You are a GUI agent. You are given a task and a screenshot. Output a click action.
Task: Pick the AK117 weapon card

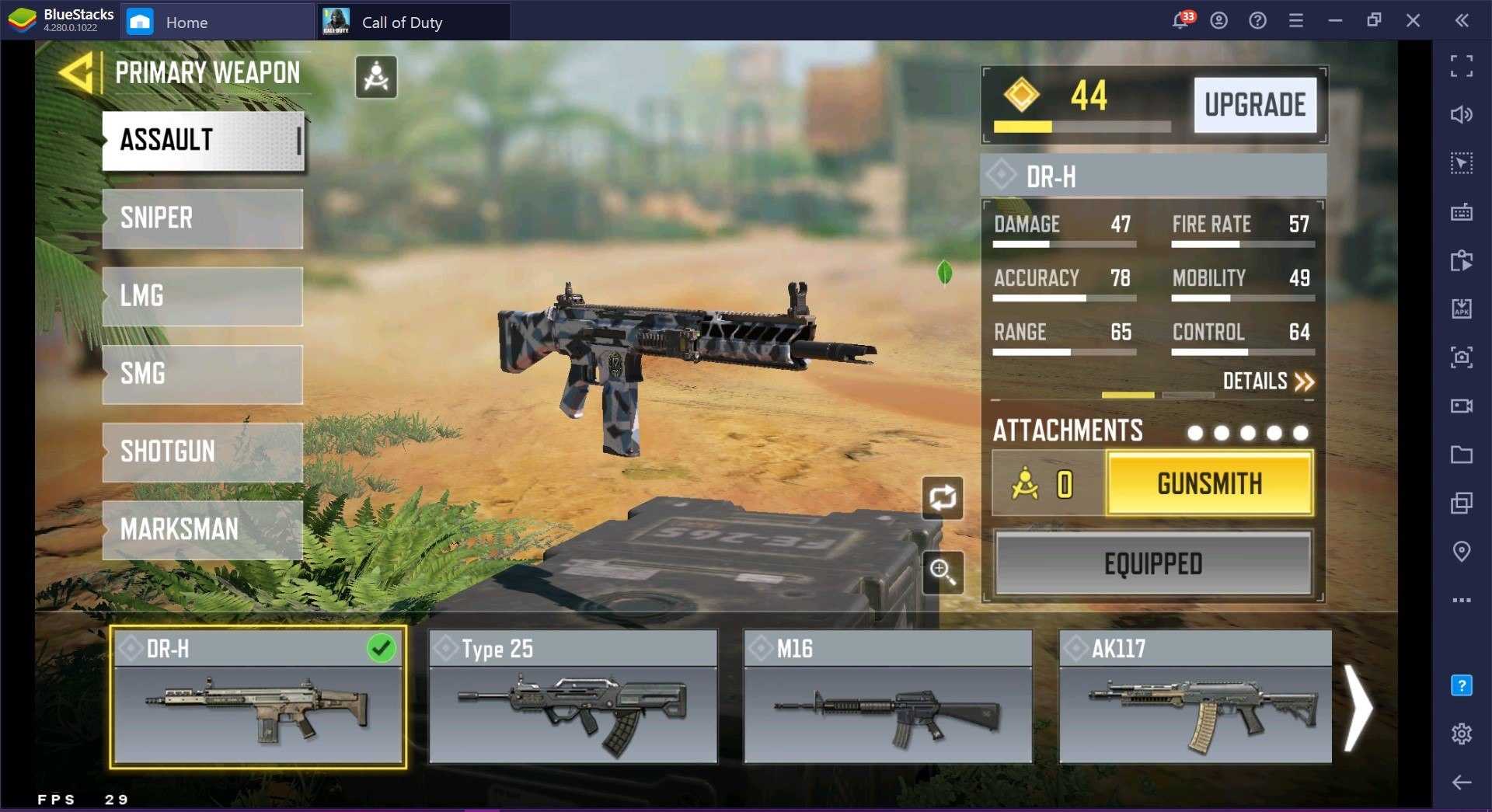[x=1195, y=697]
